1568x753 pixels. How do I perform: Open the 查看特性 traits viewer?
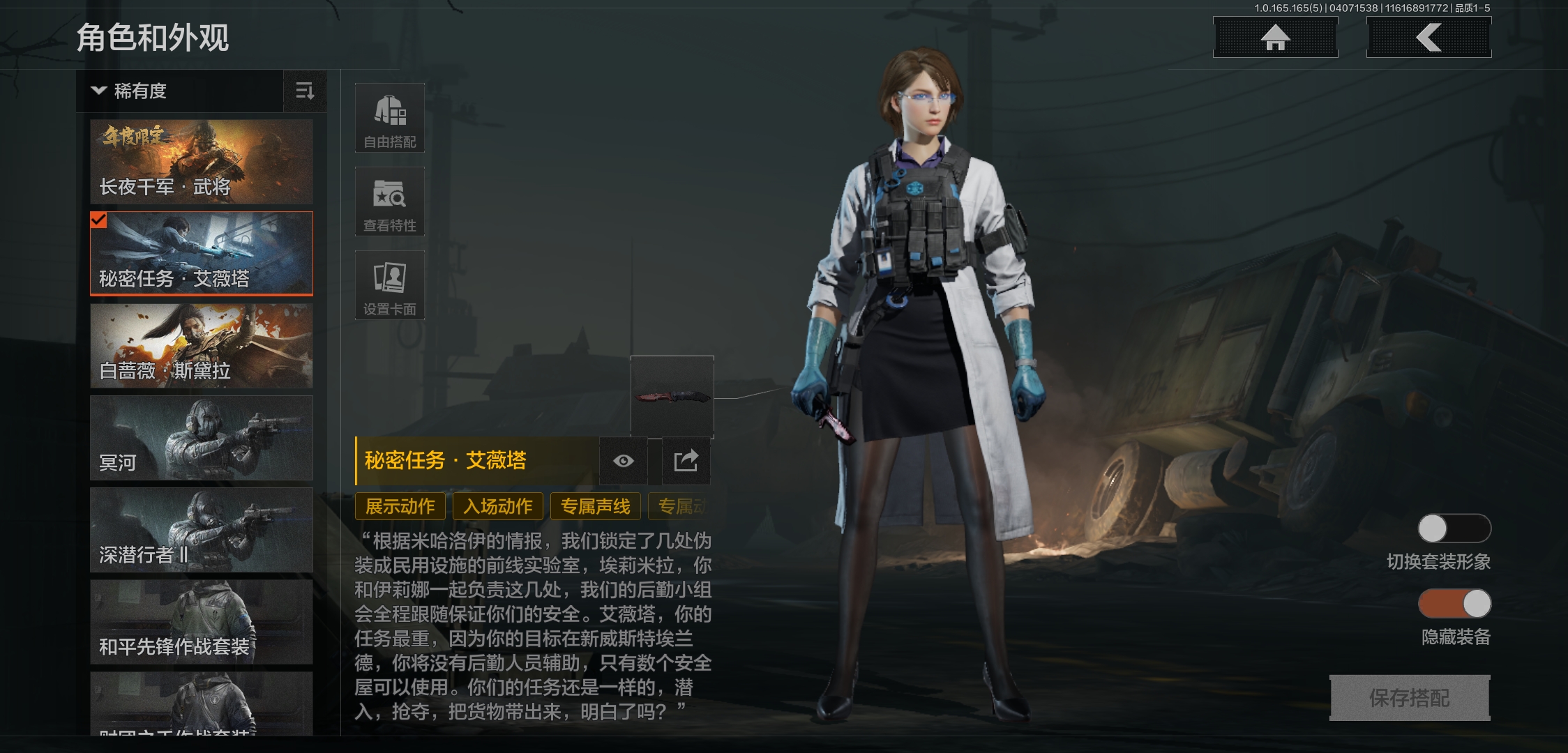pos(389,201)
